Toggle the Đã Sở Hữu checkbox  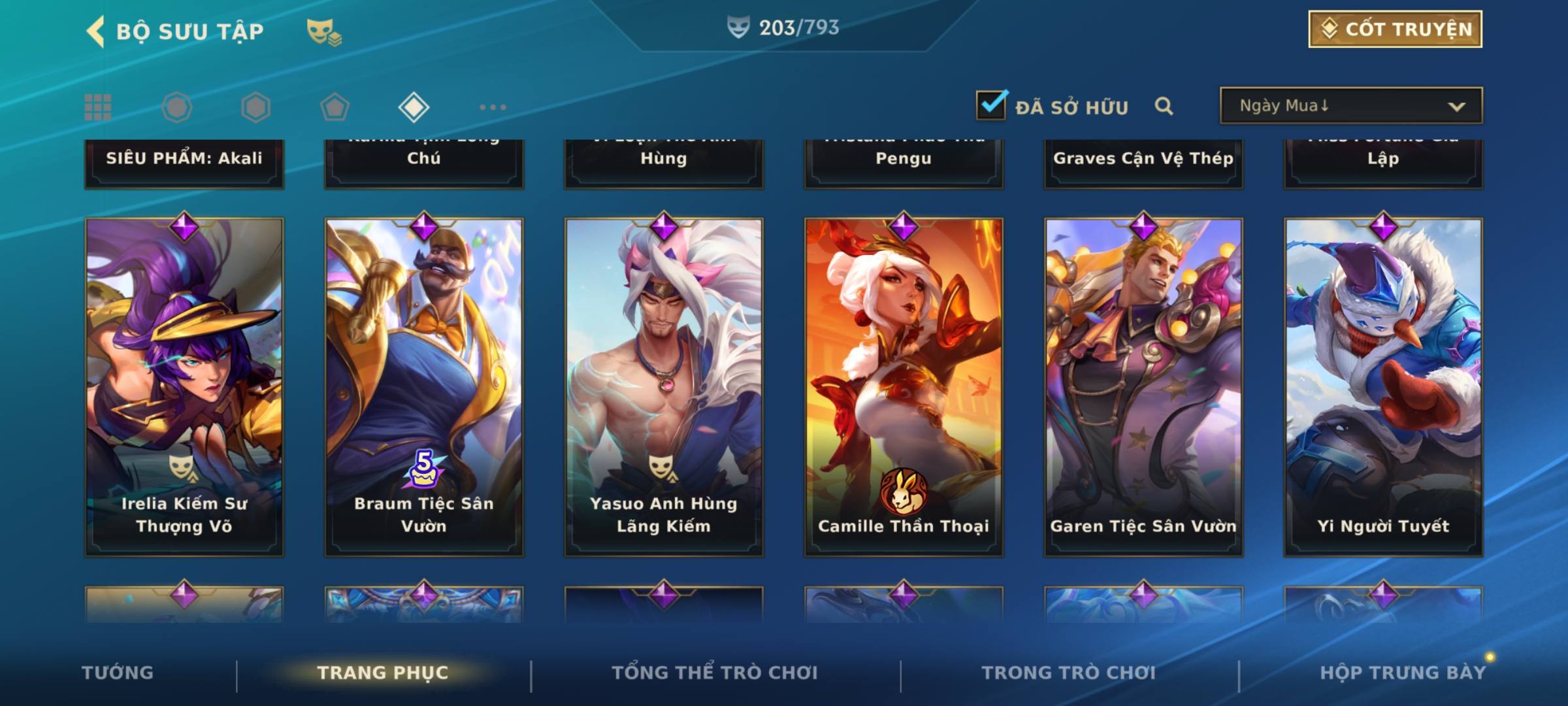pyautogui.click(x=991, y=105)
